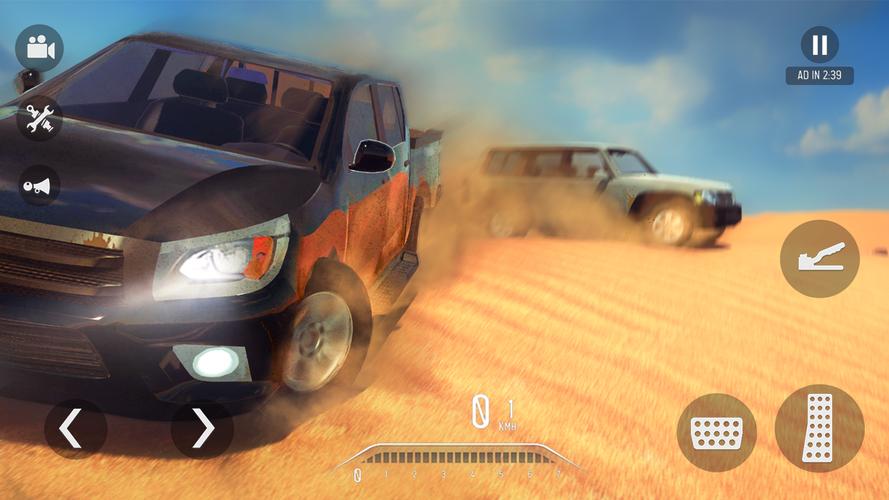Switch the camera view

pos(39,47)
